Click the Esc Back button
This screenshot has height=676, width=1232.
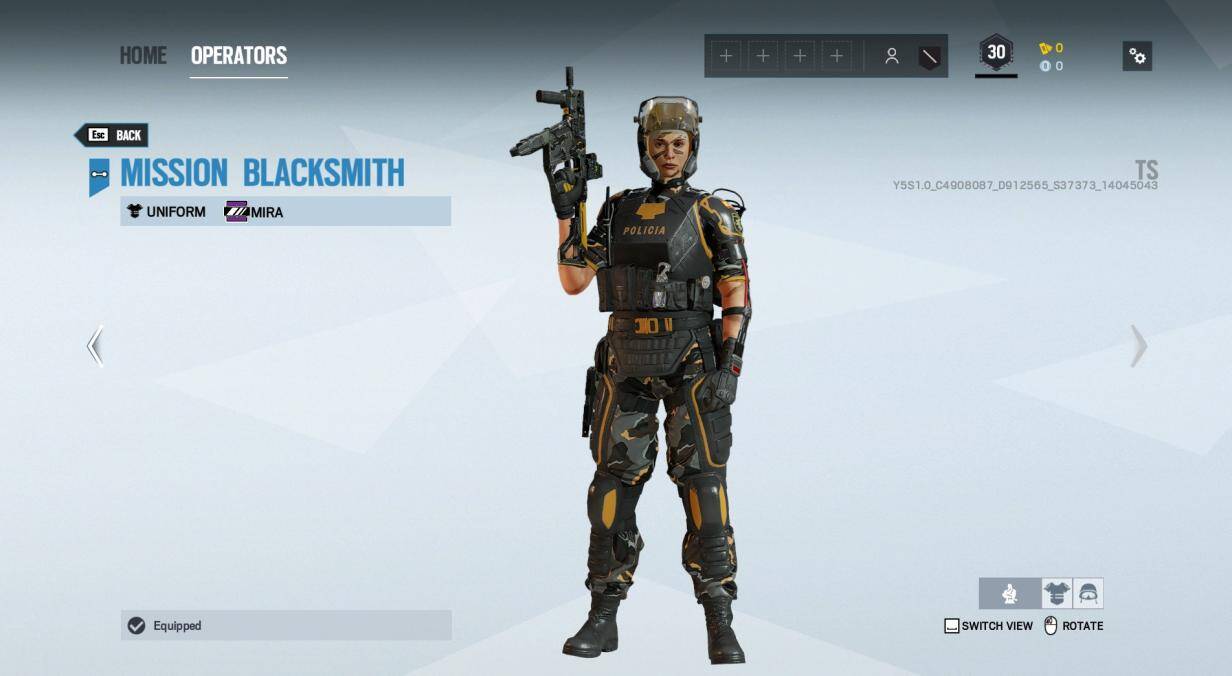114,135
